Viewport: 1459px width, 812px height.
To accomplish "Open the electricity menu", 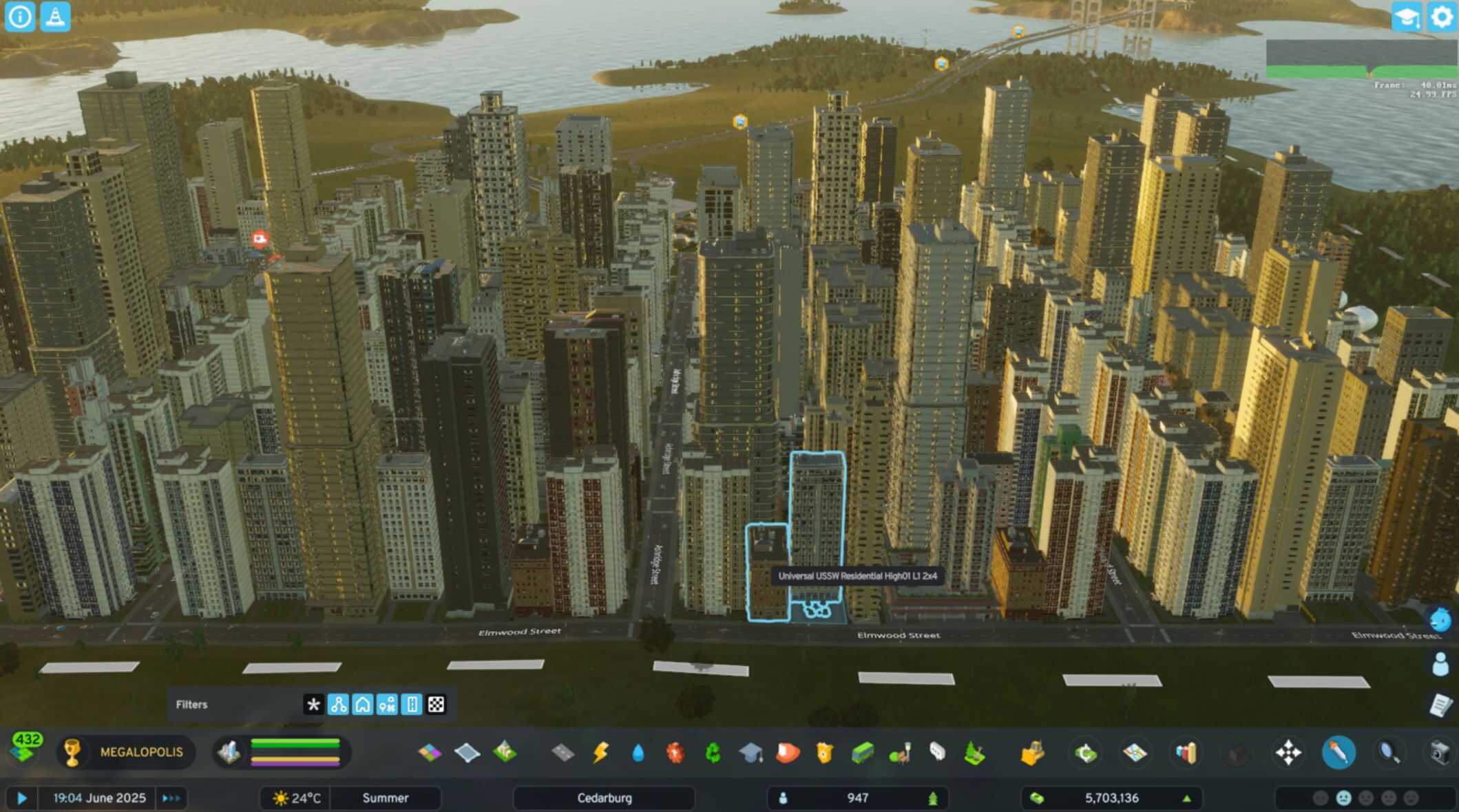I will tap(600, 753).
